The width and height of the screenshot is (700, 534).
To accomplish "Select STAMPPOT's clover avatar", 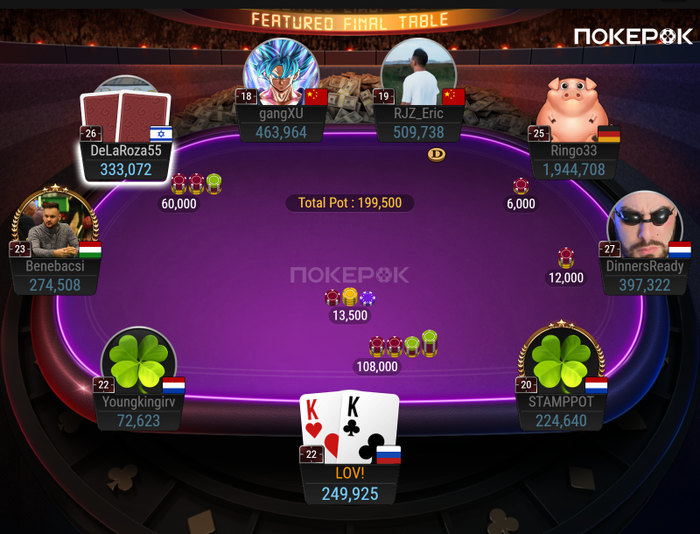I will coord(561,360).
